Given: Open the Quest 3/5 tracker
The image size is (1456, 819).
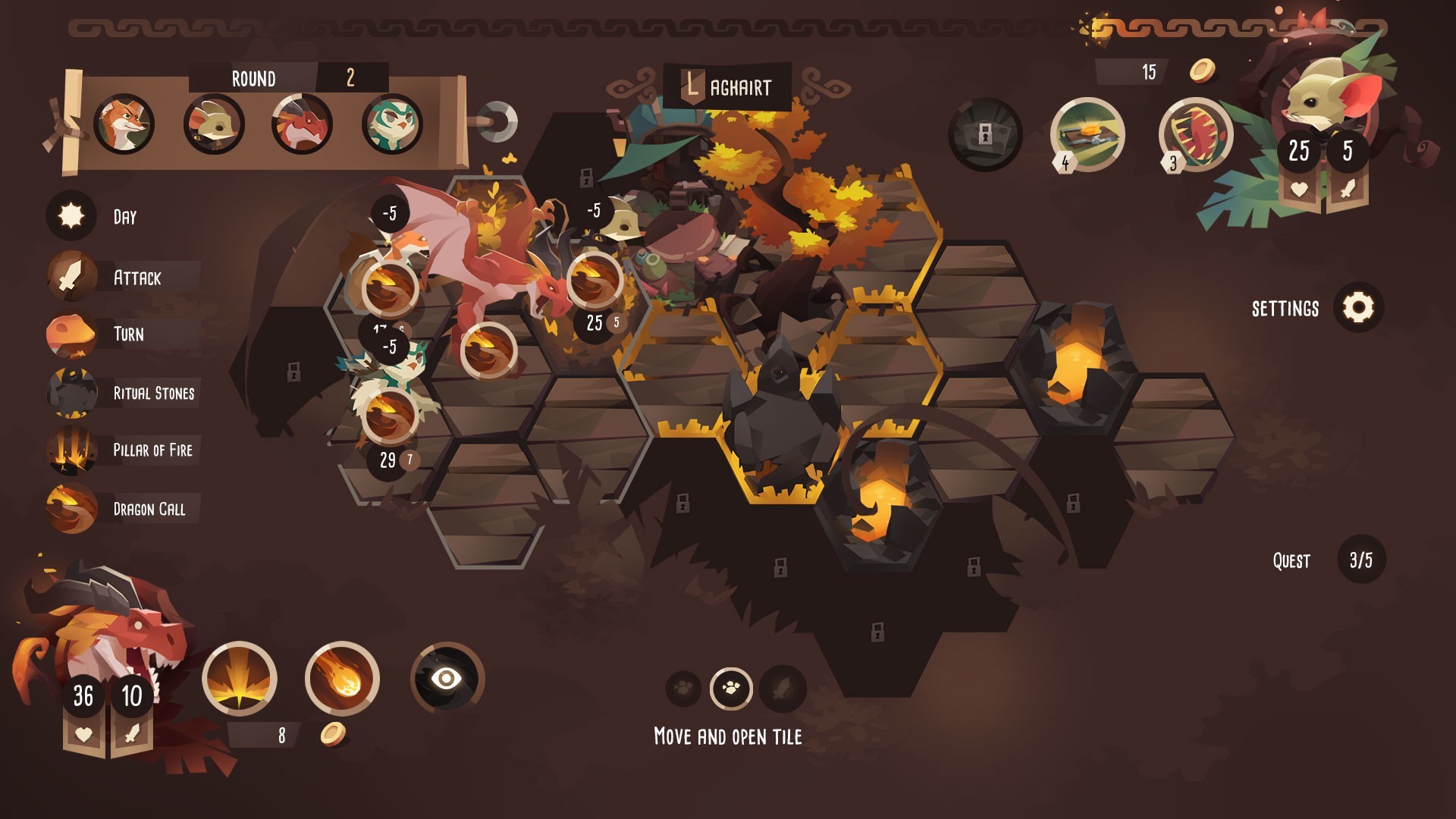Looking at the screenshot, I should tap(1360, 560).
